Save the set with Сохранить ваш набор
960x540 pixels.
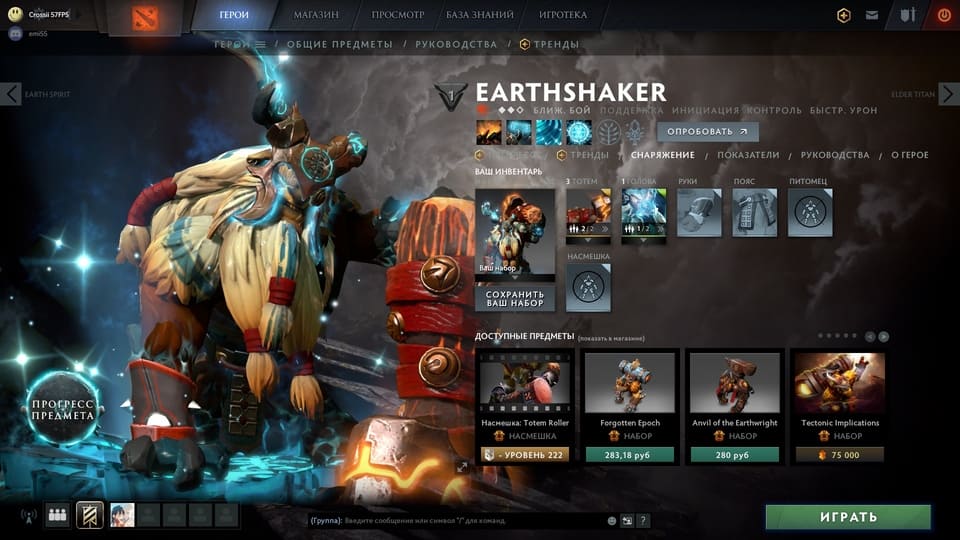(515, 297)
